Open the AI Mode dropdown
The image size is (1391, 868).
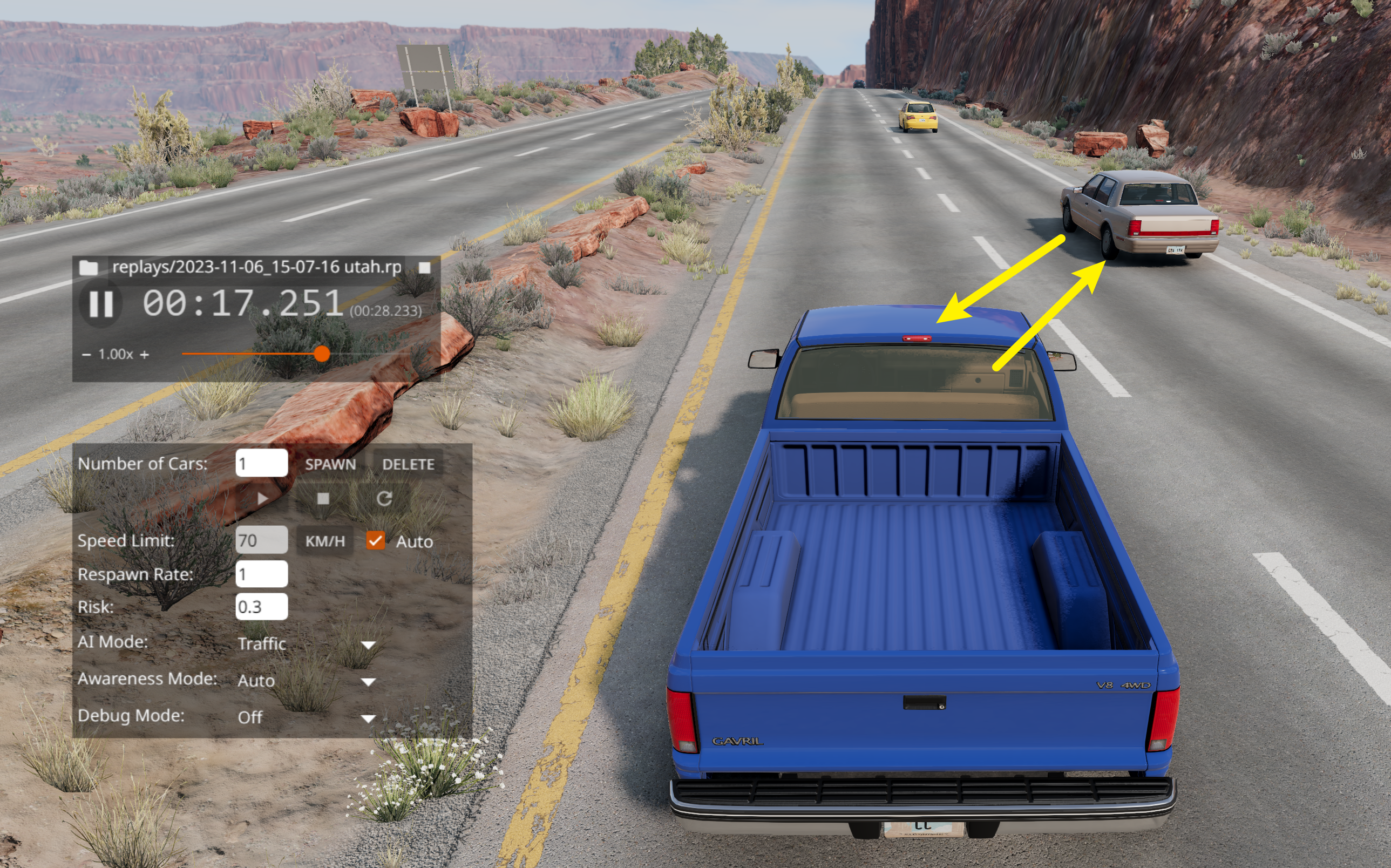tap(306, 643)
